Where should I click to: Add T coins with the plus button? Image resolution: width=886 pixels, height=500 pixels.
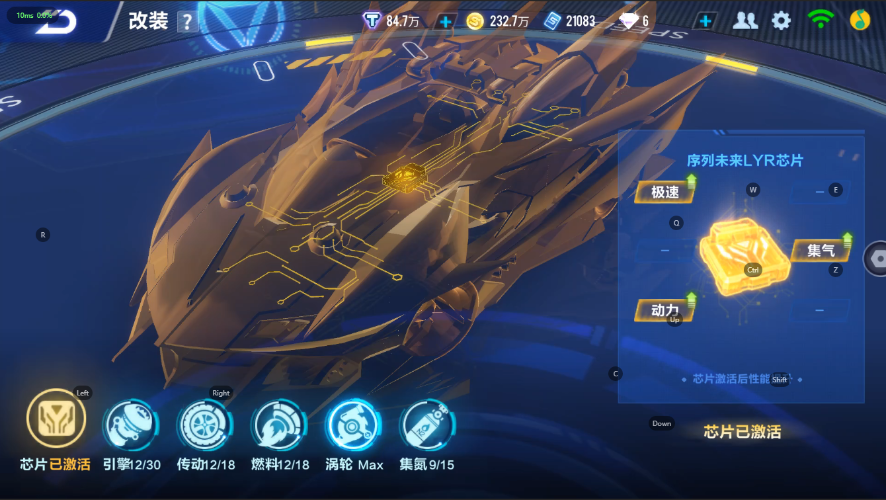pos(446,21)
